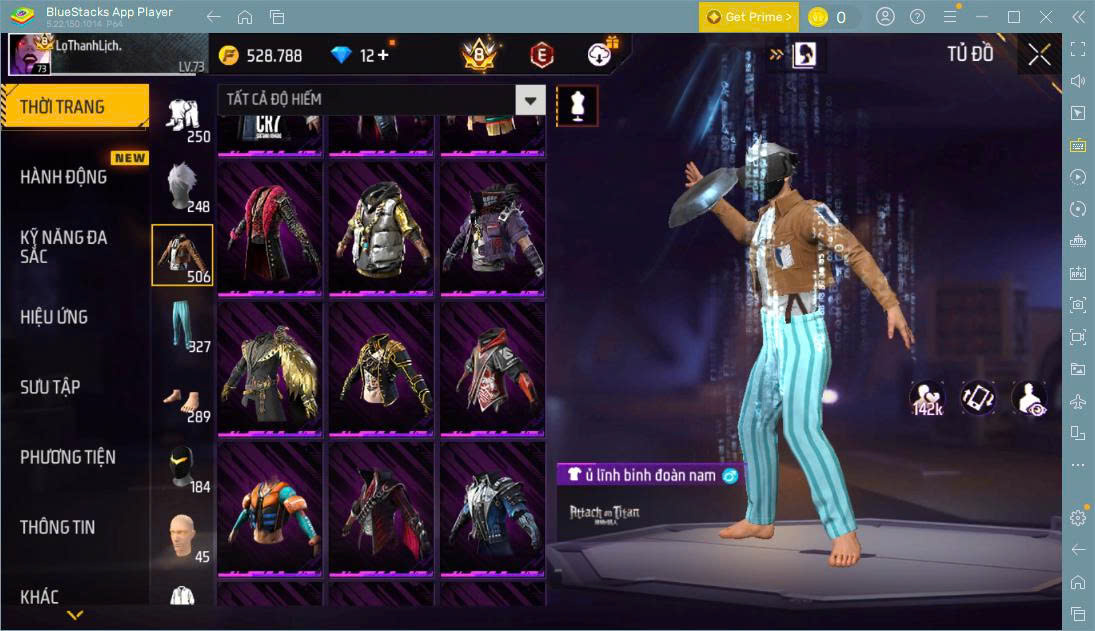Go to the SƯU TẬP section
The height and width of the screenshot is (631, 1095).
(x=50, y=387)
